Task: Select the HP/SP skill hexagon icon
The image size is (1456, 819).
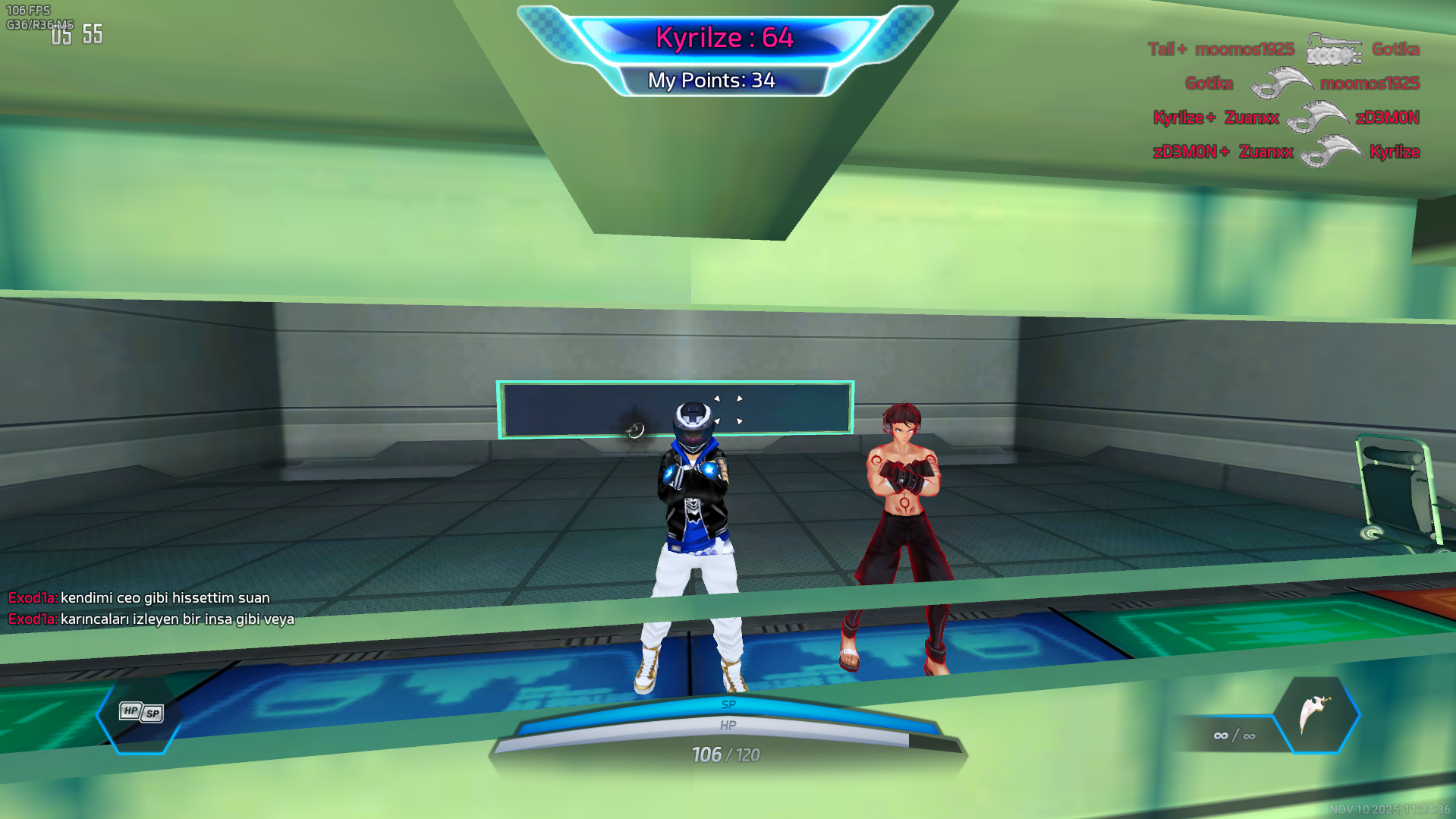Action: point(141,713)
